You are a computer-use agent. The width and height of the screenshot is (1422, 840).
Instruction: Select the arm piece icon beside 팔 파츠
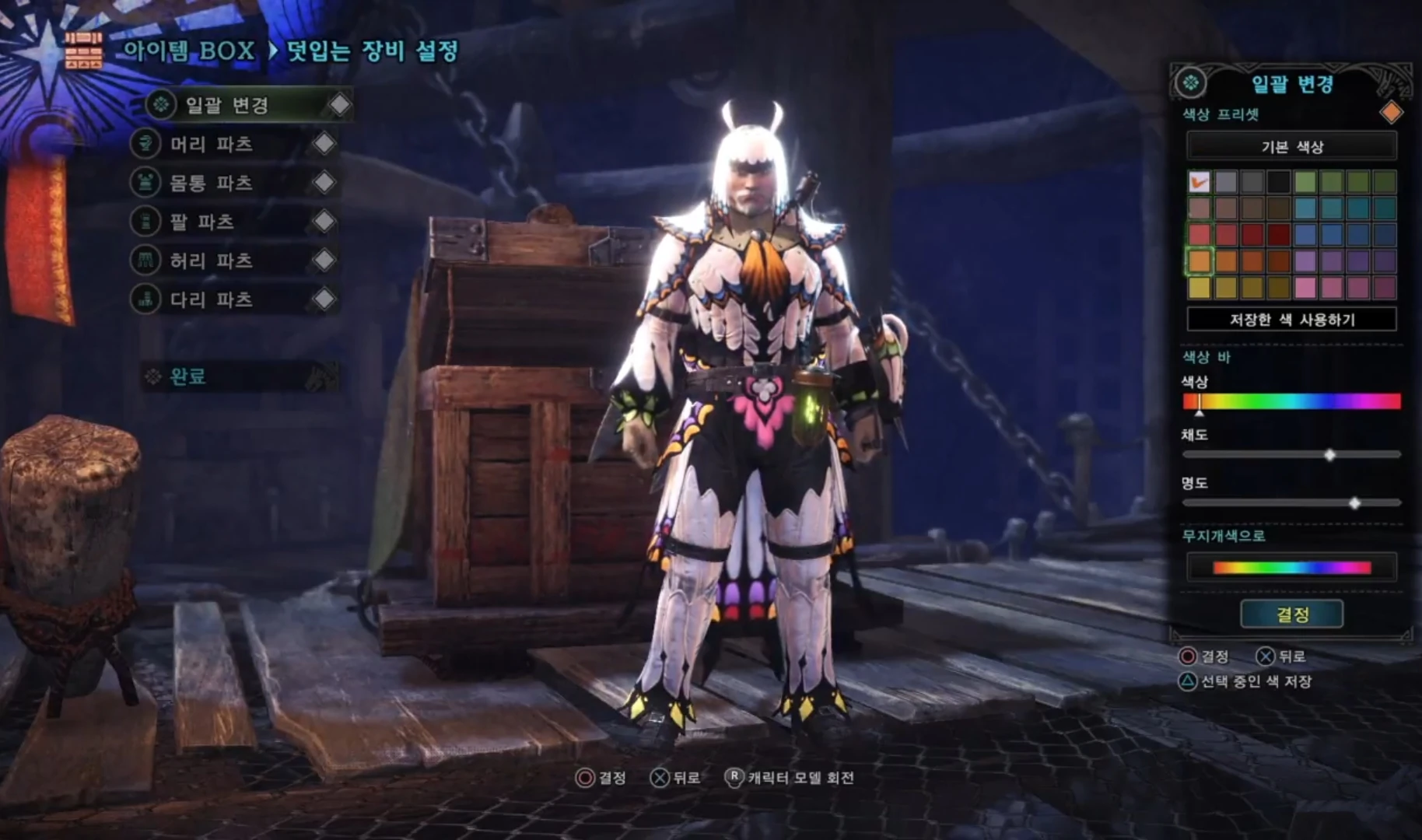[147, 222]
